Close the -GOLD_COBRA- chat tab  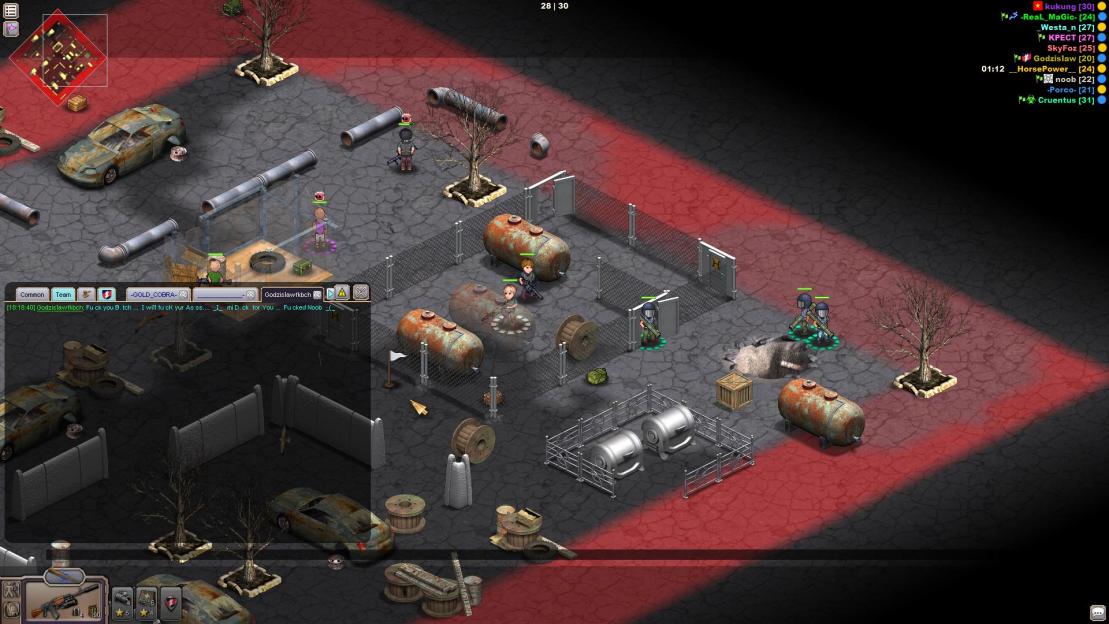coord(184,295)
